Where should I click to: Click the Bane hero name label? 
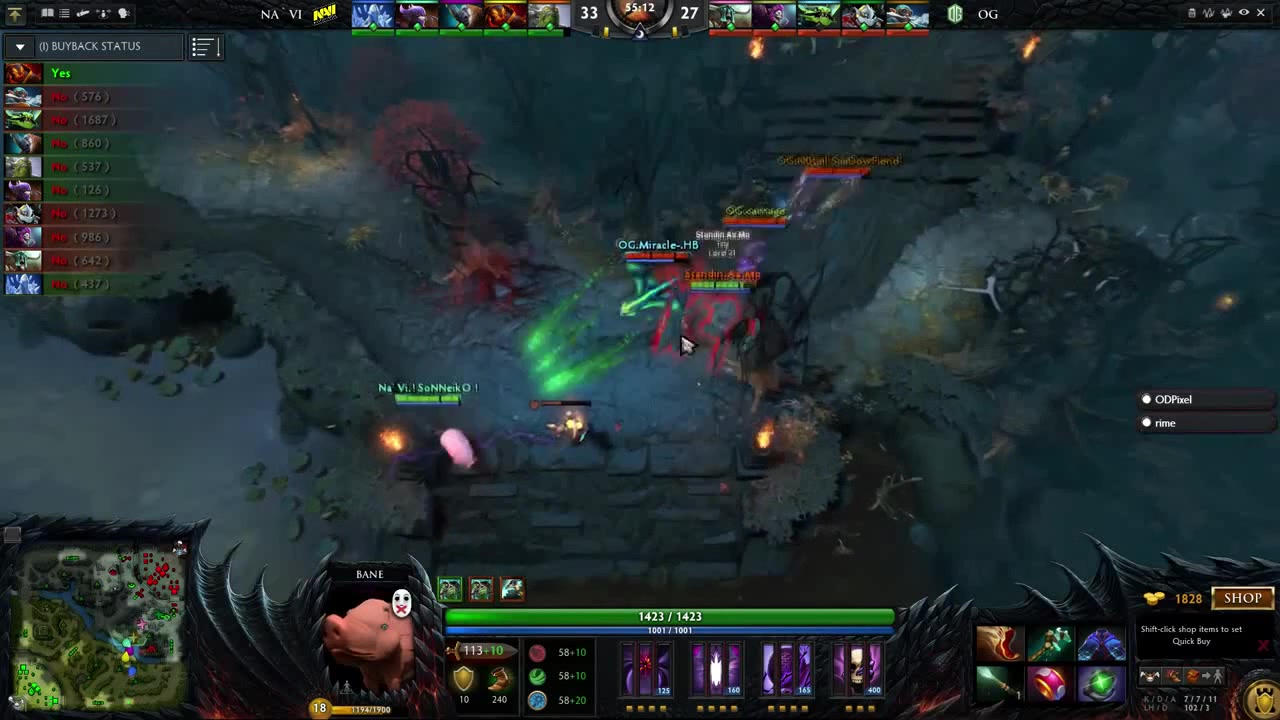pyautogui.click(x=369, y=573)
